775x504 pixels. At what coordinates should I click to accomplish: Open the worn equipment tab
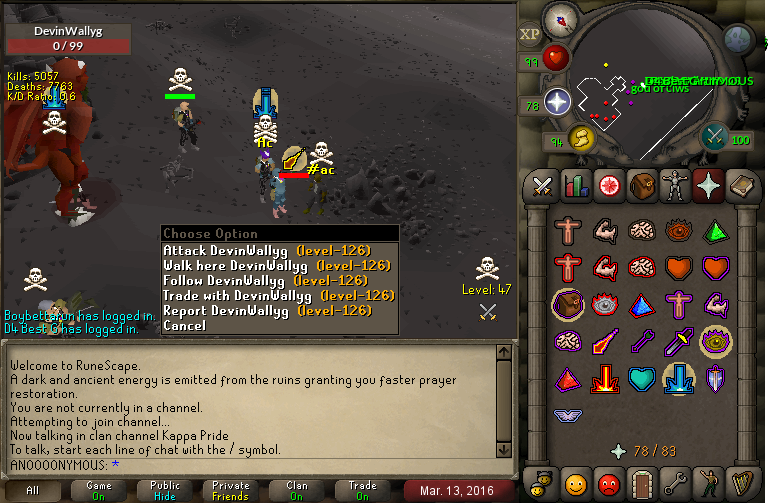tap(675, 186)
